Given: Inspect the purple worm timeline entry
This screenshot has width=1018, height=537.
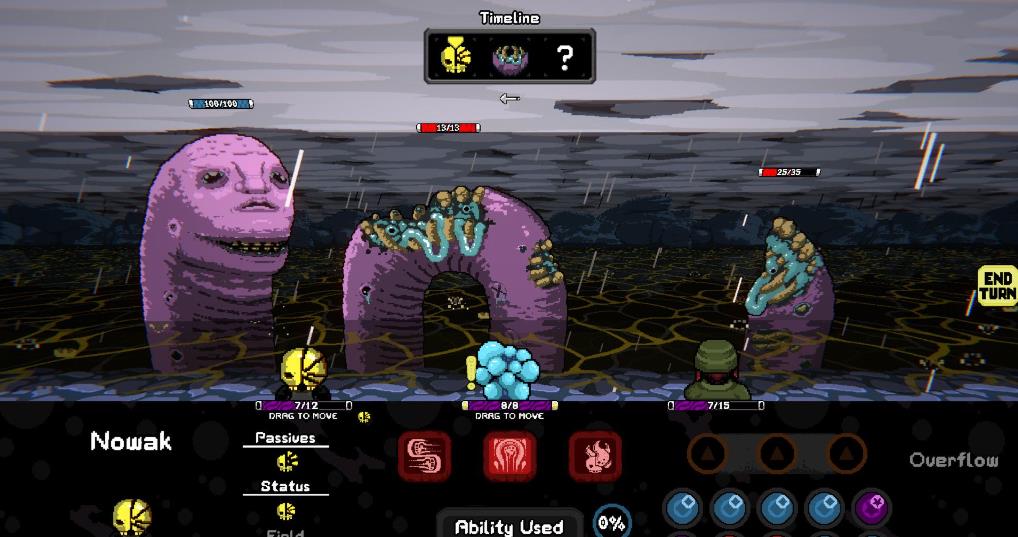Looking at the screenshot, I should (510, 58).
